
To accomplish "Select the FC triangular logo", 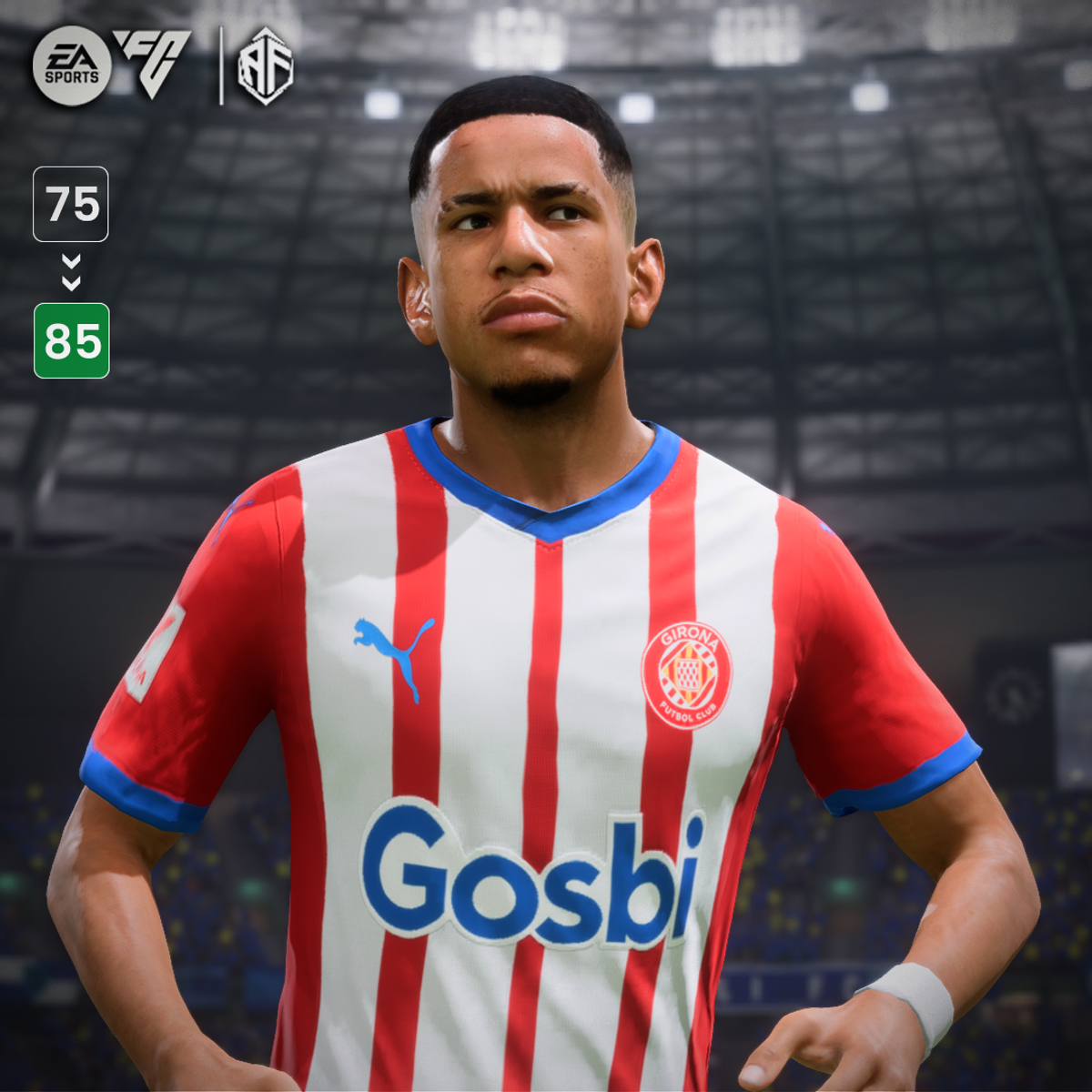I will [152, 62].
